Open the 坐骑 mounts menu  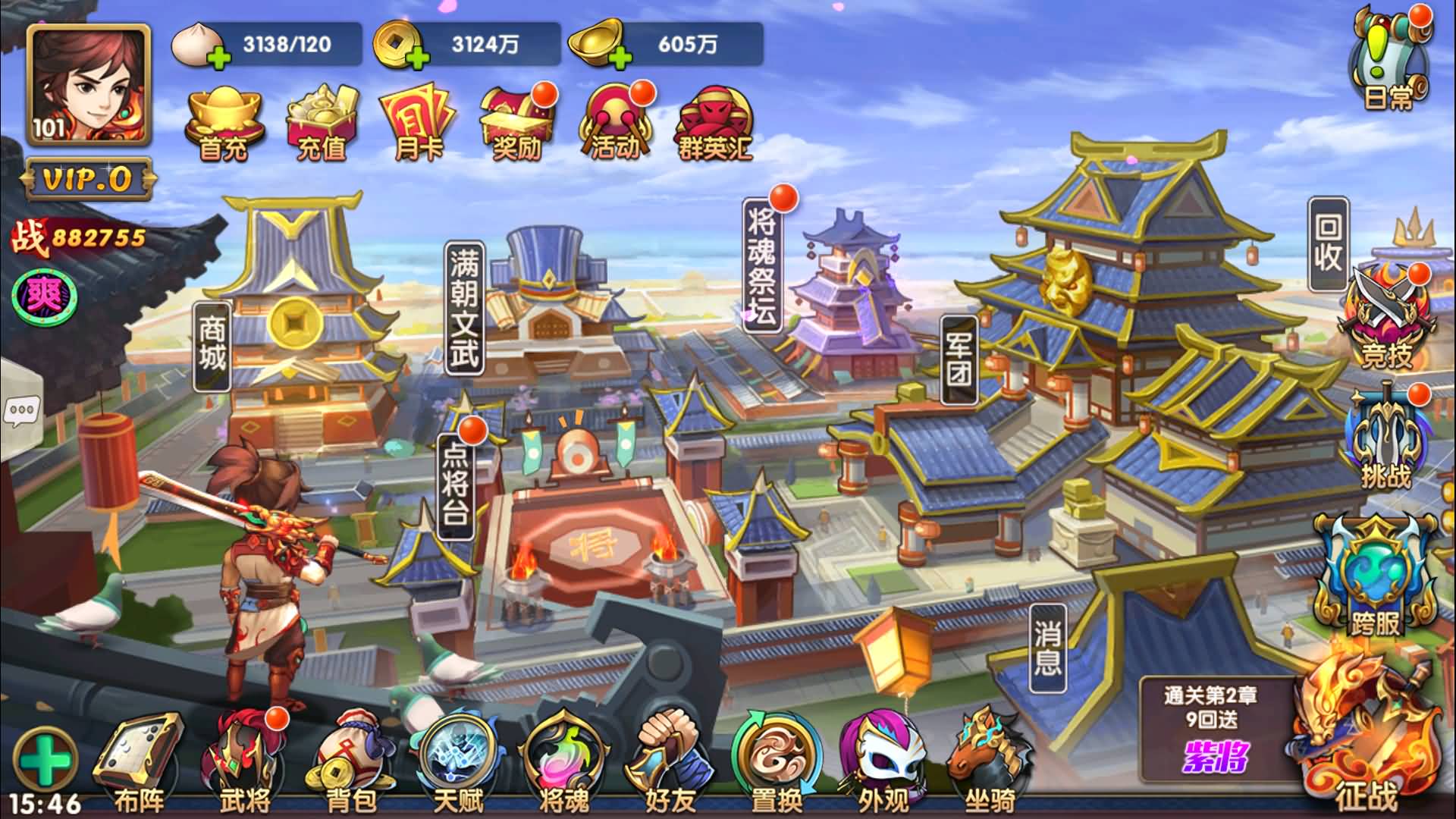(990, 762)
